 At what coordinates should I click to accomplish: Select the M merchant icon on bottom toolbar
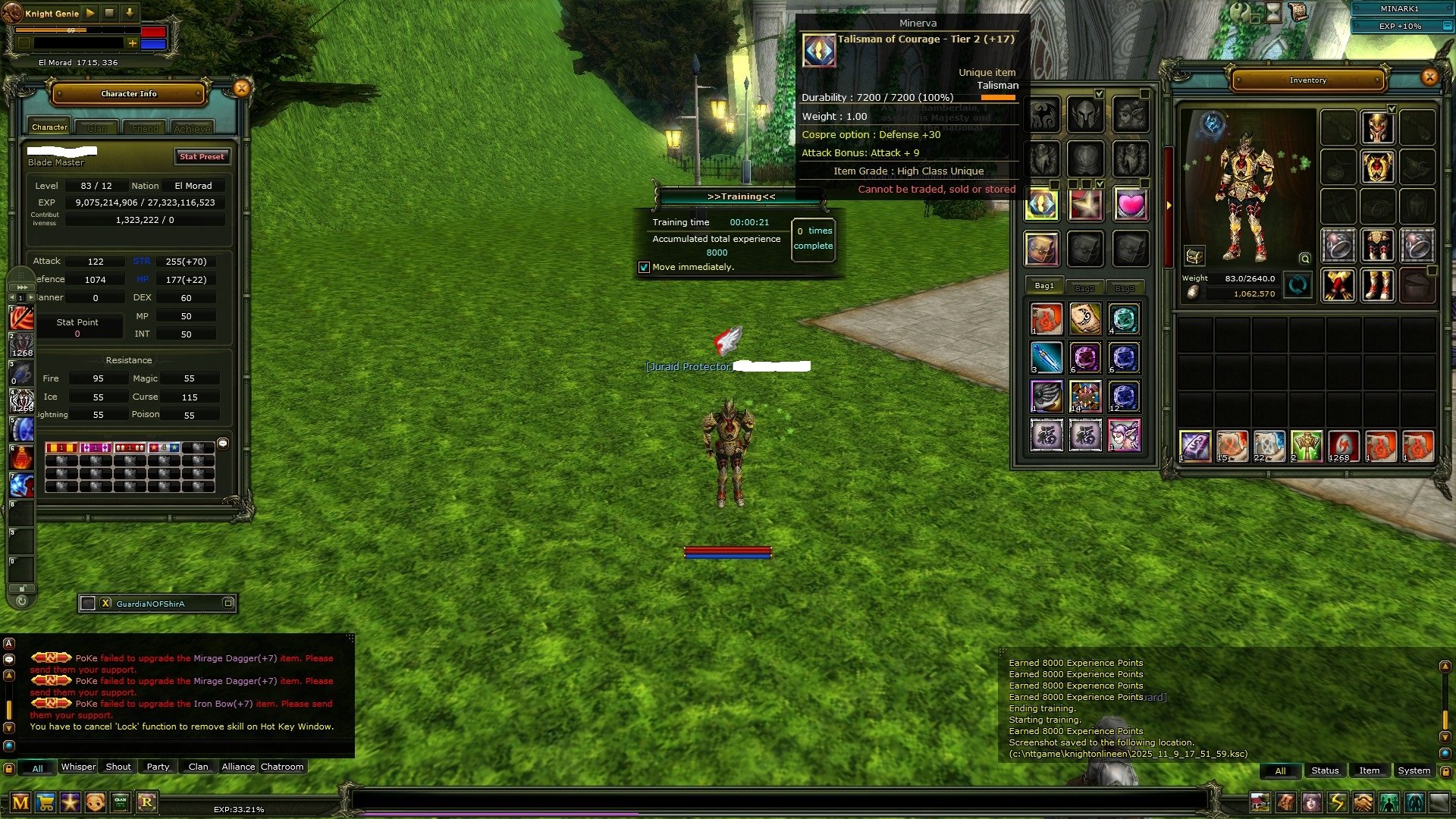coord(19,802)
